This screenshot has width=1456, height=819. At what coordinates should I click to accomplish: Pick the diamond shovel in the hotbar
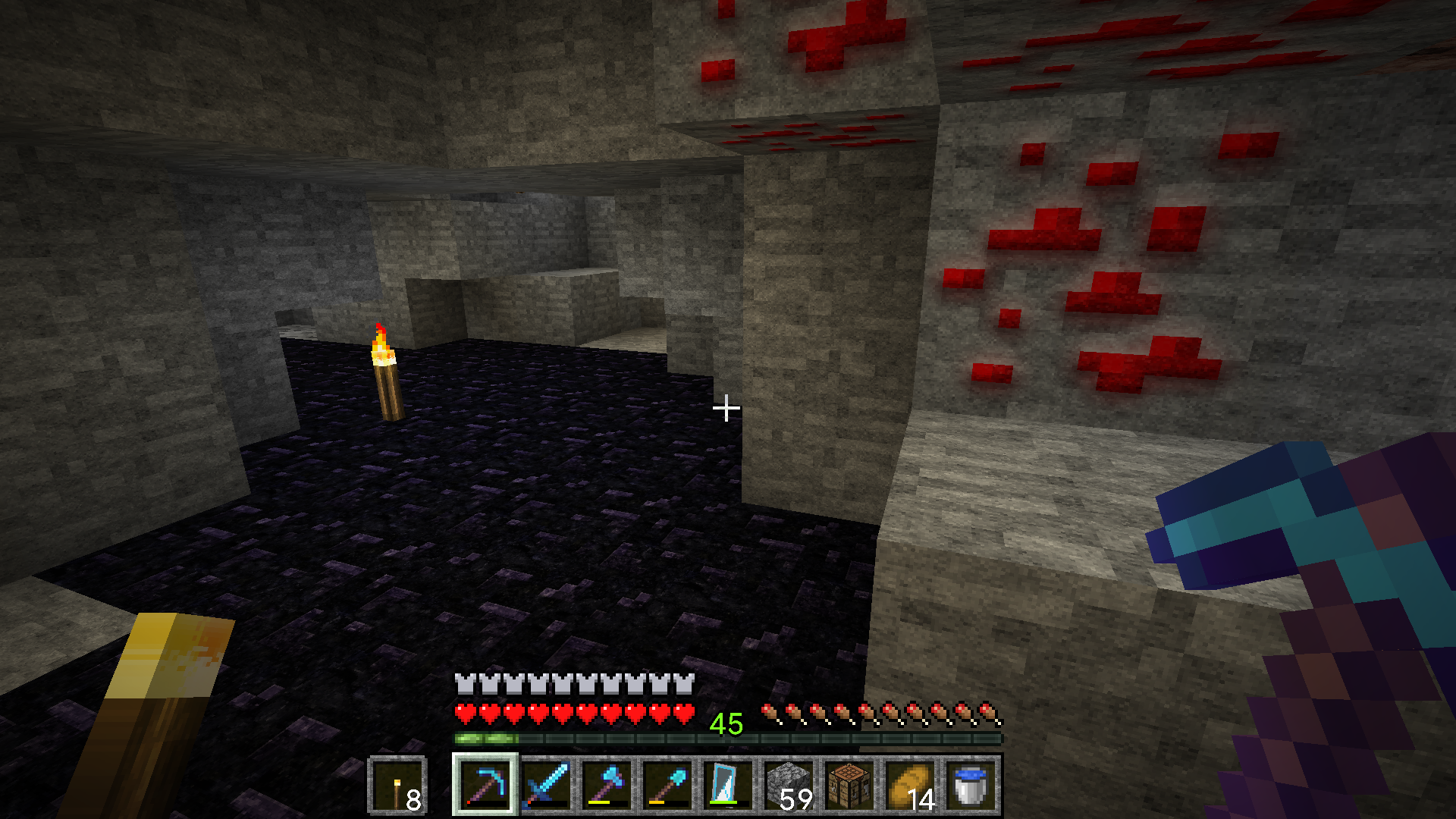click(x=667, y=786)
